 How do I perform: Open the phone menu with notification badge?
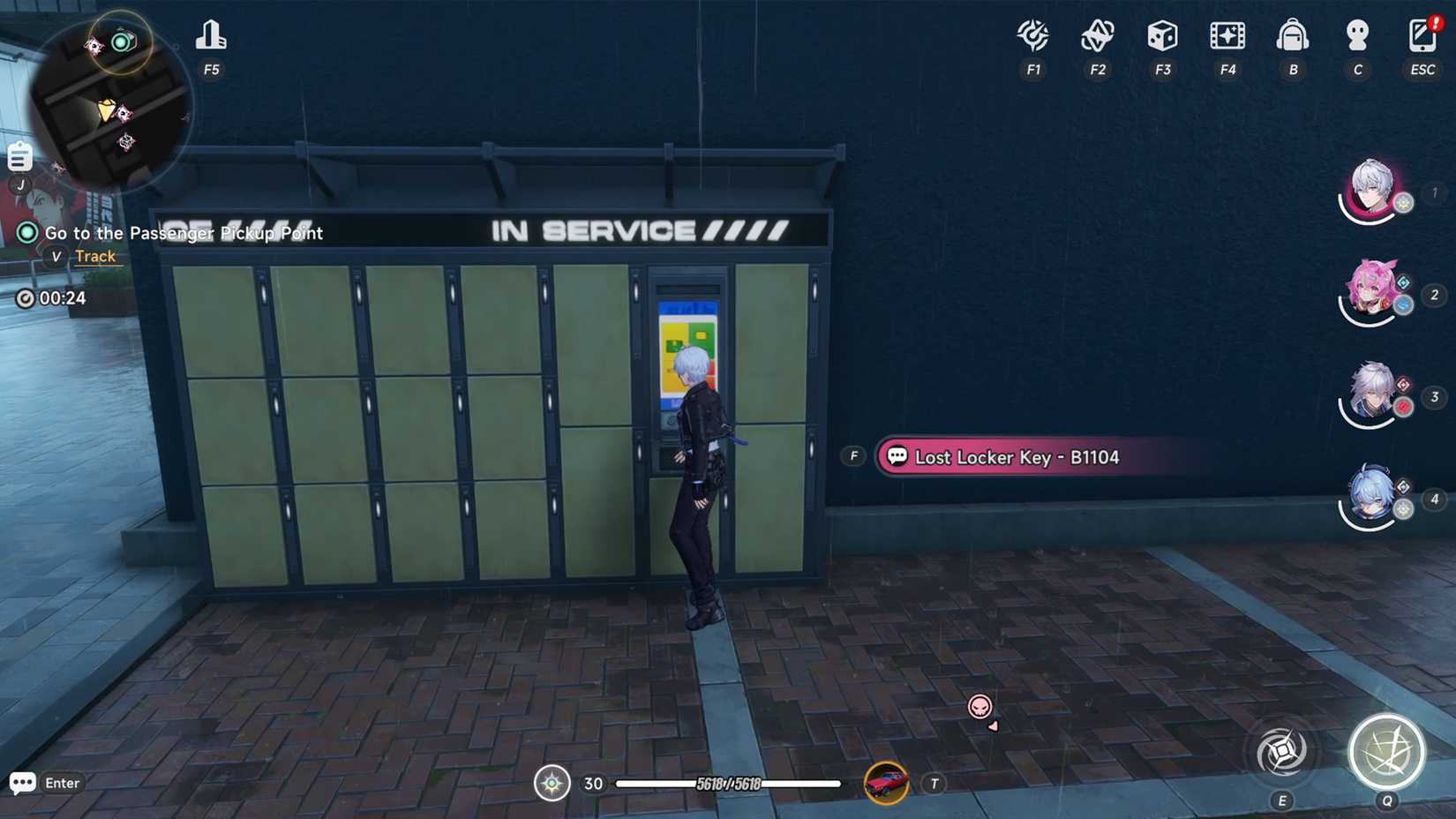click(x=1422, y=35)
